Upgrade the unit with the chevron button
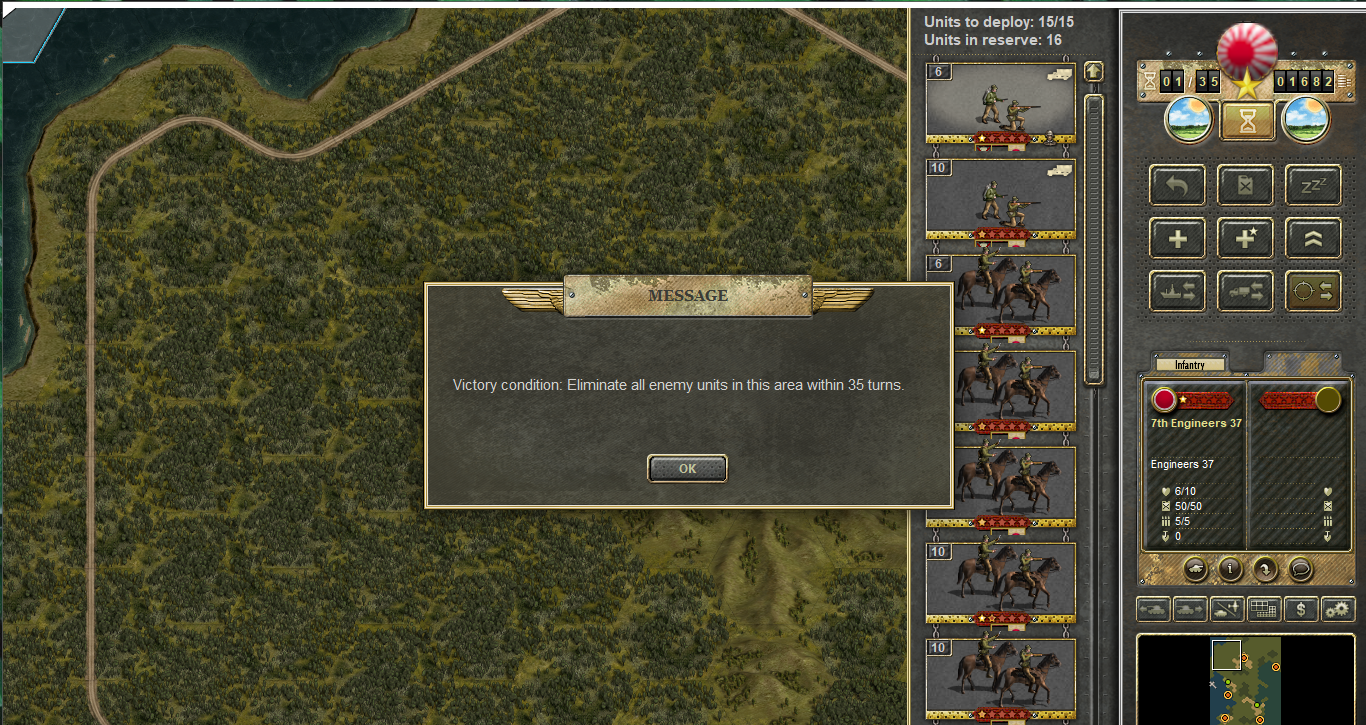Image resolution: width=1366 pixels, height=725 pixels. (x=1312, y=238)
